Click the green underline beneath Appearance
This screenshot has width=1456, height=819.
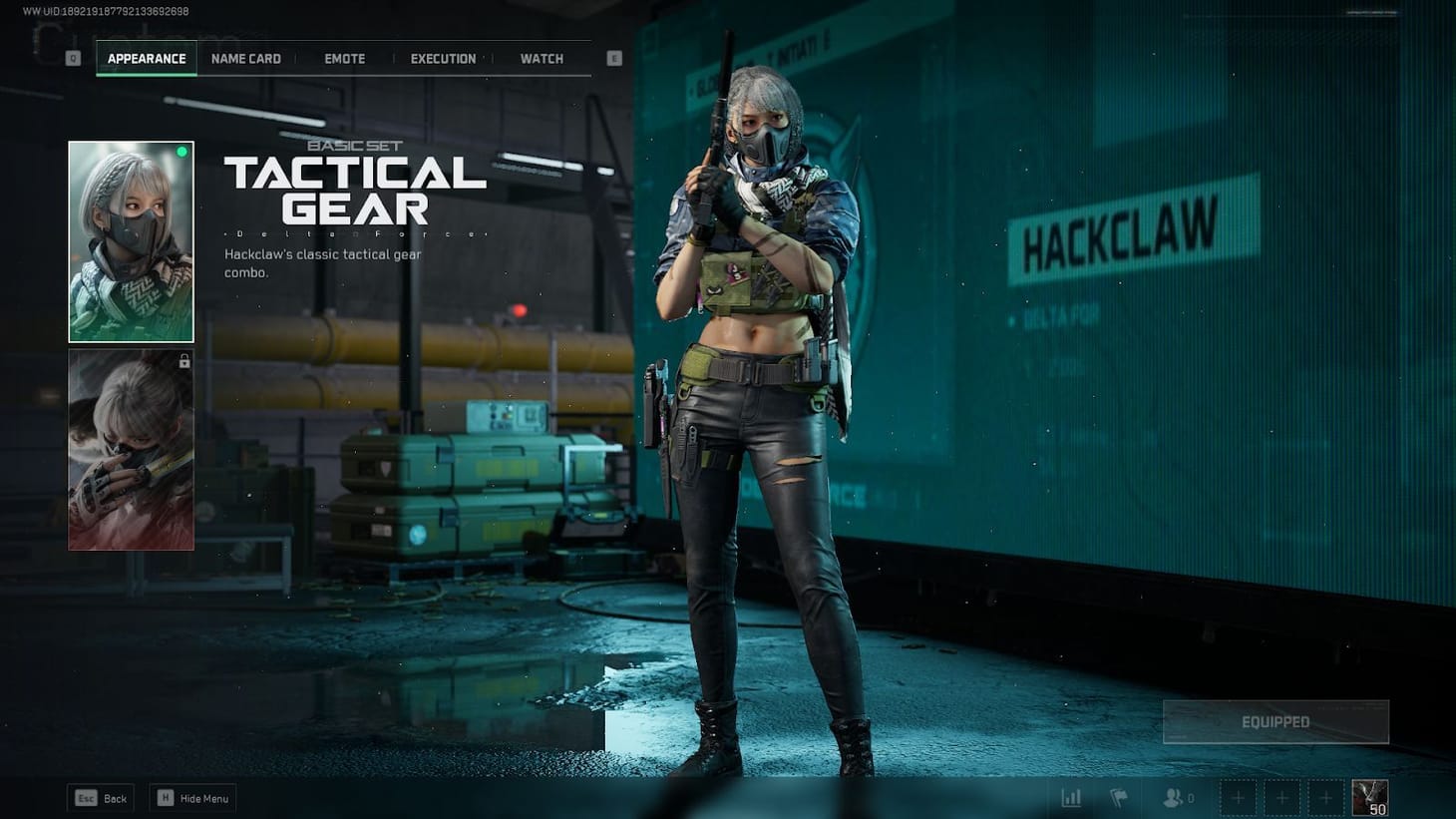click(x=146, y=74)
